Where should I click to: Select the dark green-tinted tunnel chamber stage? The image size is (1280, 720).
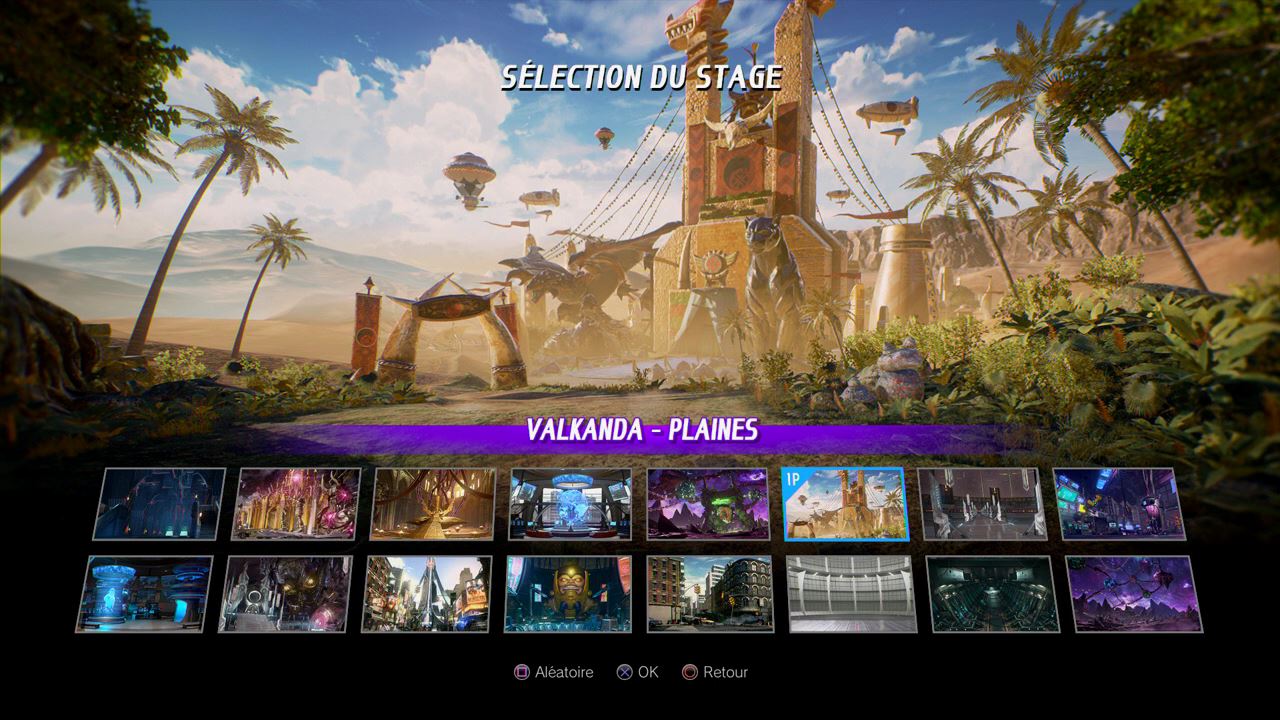click(993, 594)
